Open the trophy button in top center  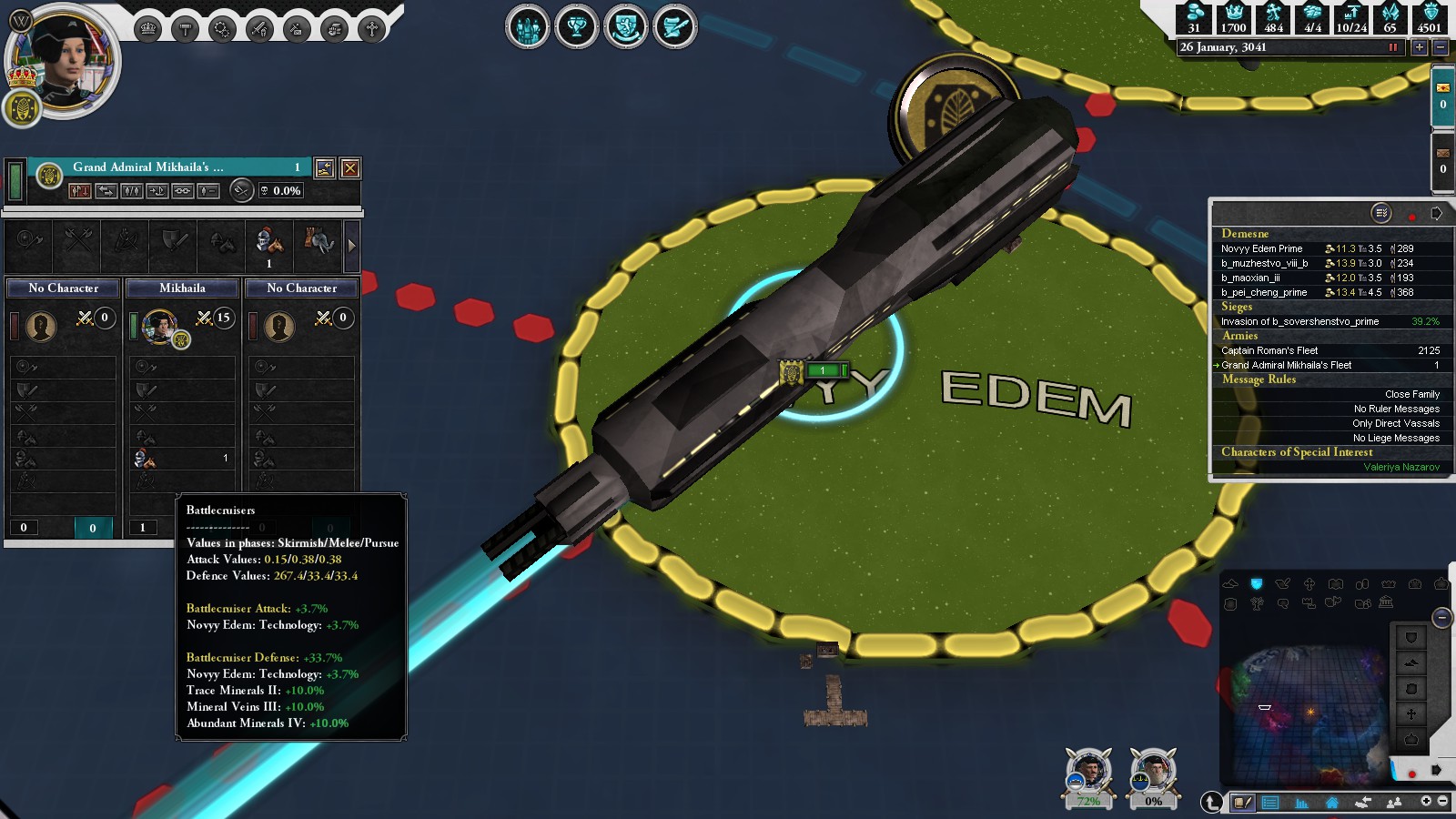(576, 27)
